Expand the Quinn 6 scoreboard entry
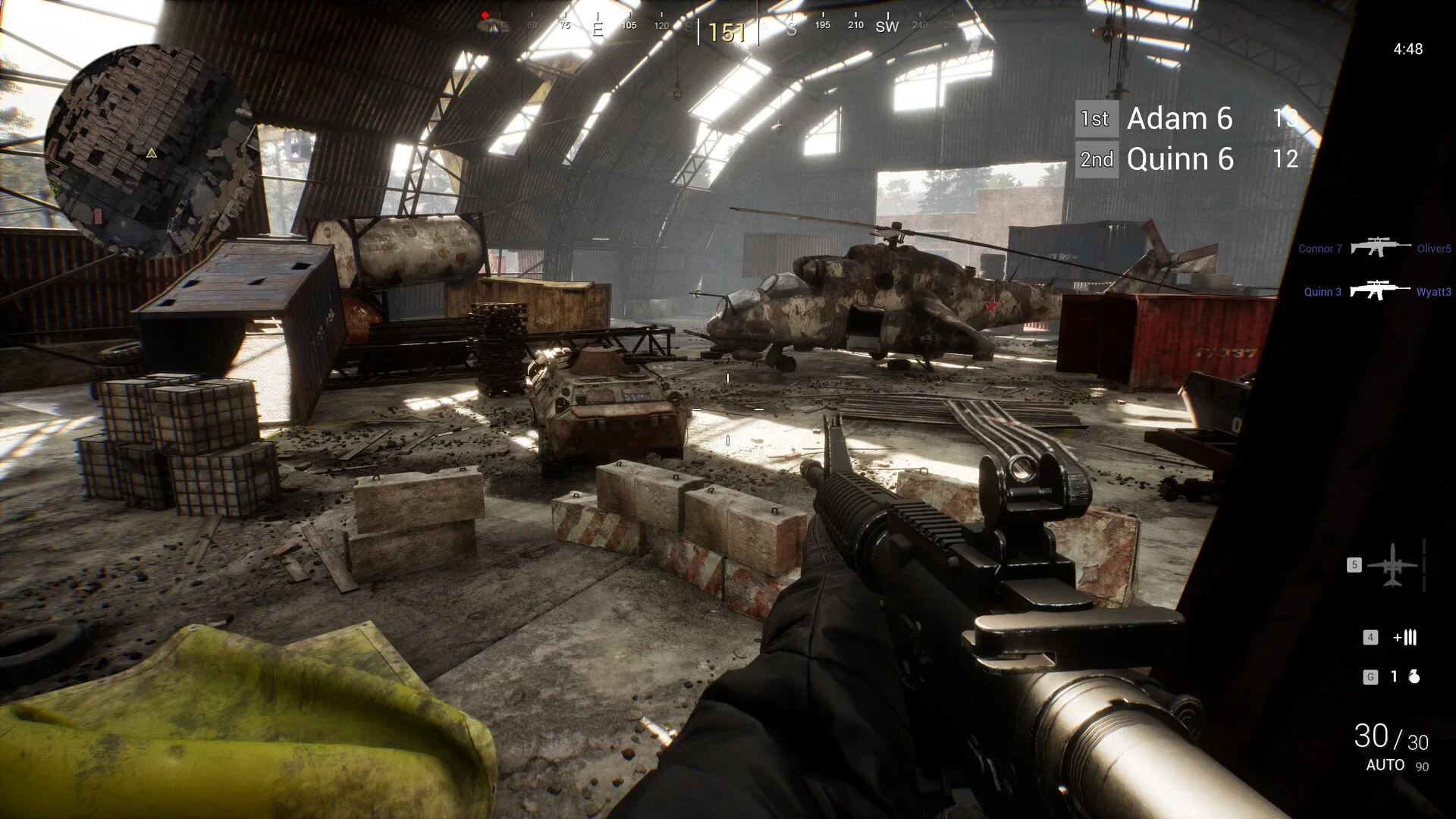Screen dimensions: 1456x819 [x=1180, y=159]
